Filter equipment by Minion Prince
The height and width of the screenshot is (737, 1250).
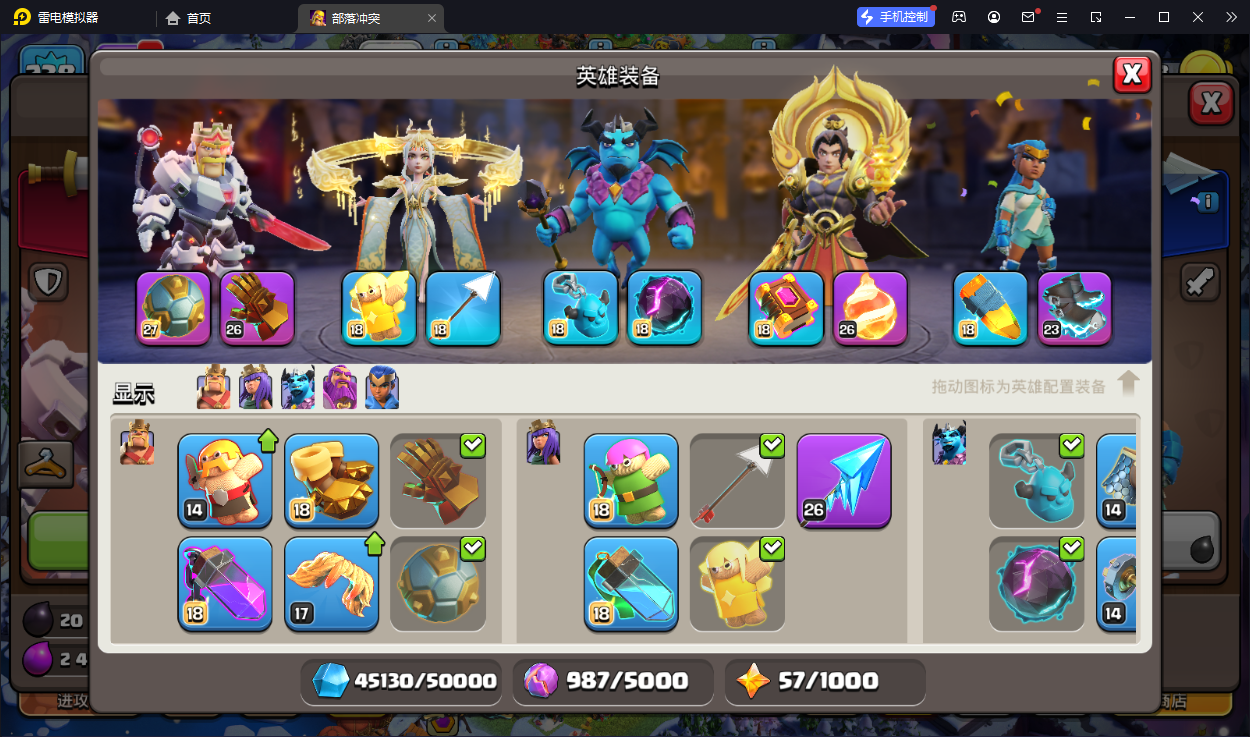(298, 388)
